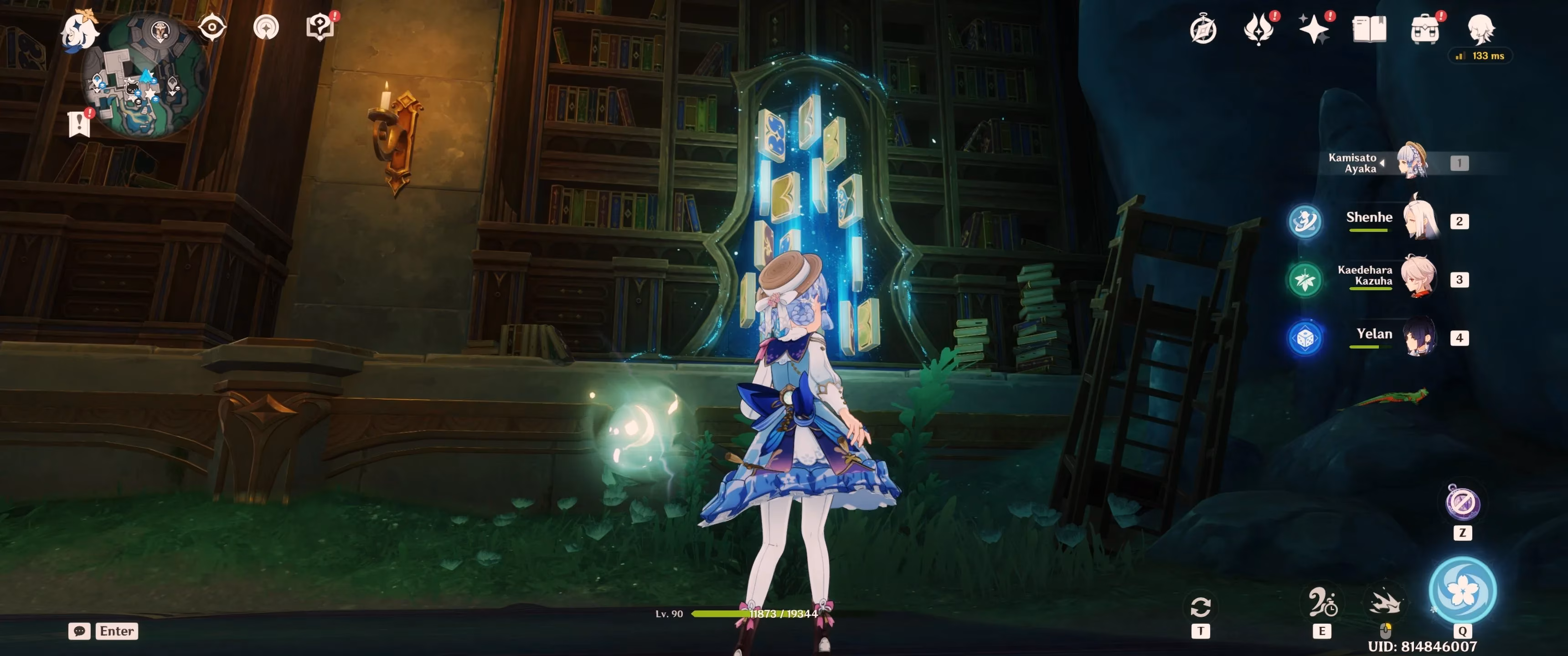
Task: Open the exclamation bookmark below minimap
Action: 79,125
